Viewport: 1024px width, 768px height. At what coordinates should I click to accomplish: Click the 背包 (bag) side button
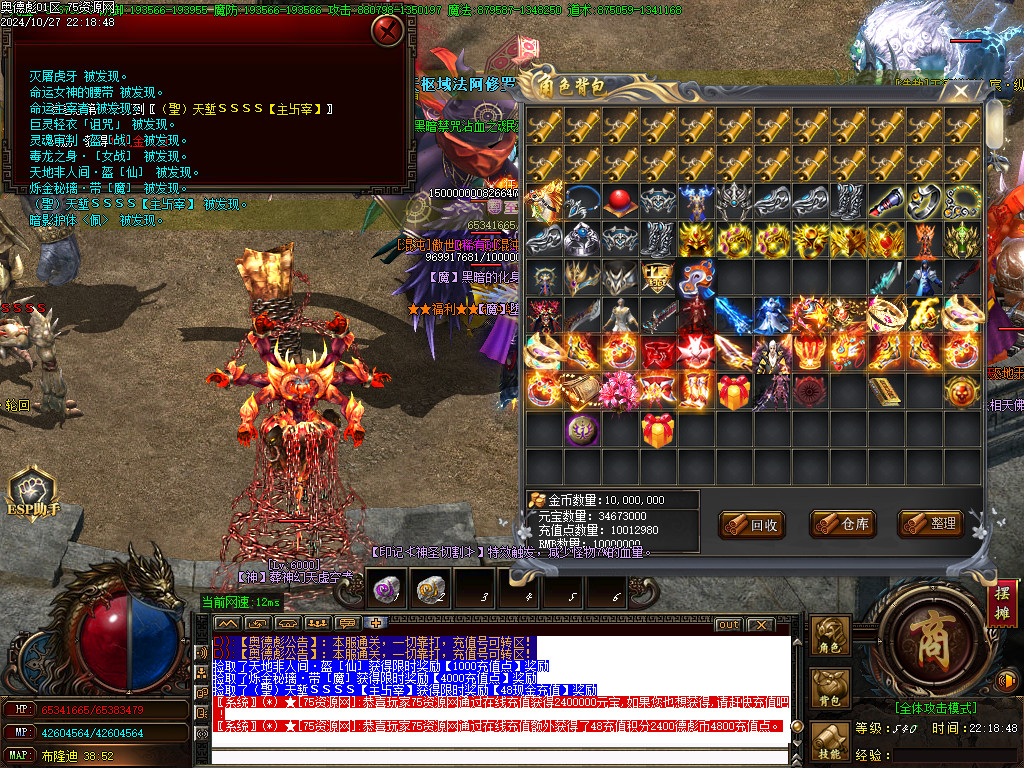click(x=829, y=688)
